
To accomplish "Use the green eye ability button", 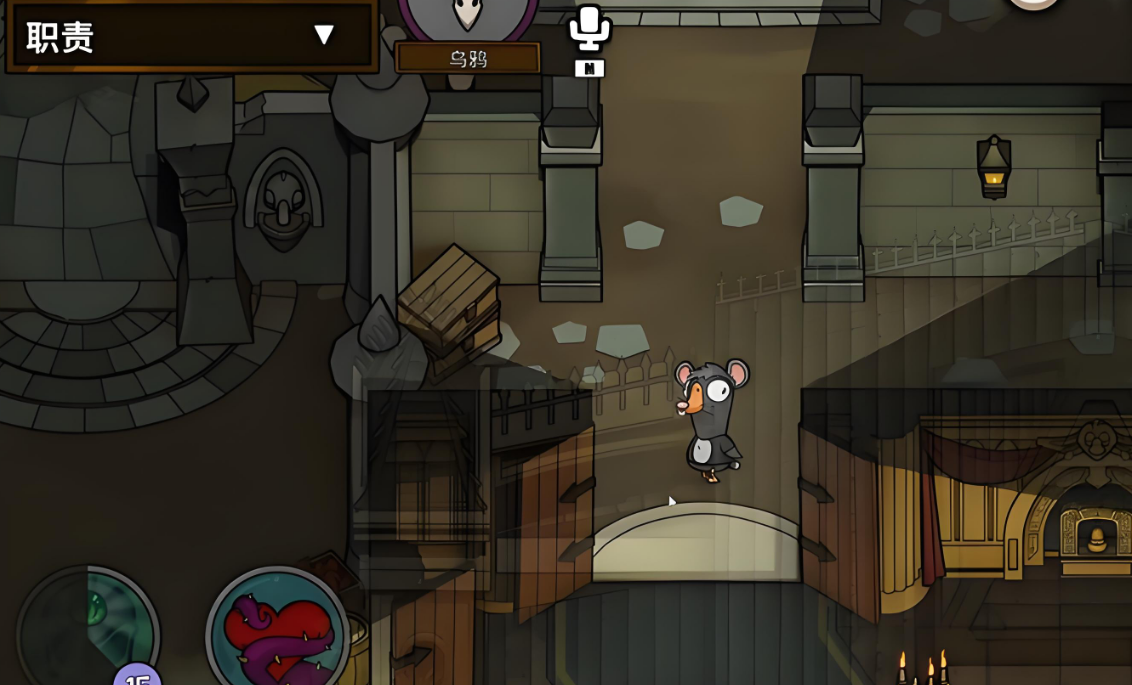I will [88, 628].
